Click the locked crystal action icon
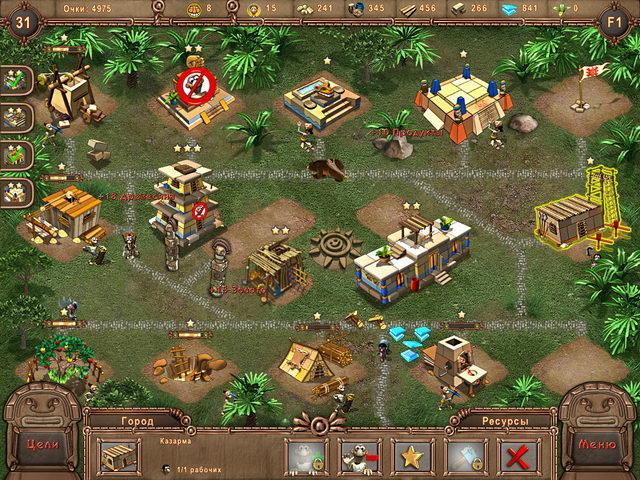This screenshot has height=480, width=640. point(465,457)
